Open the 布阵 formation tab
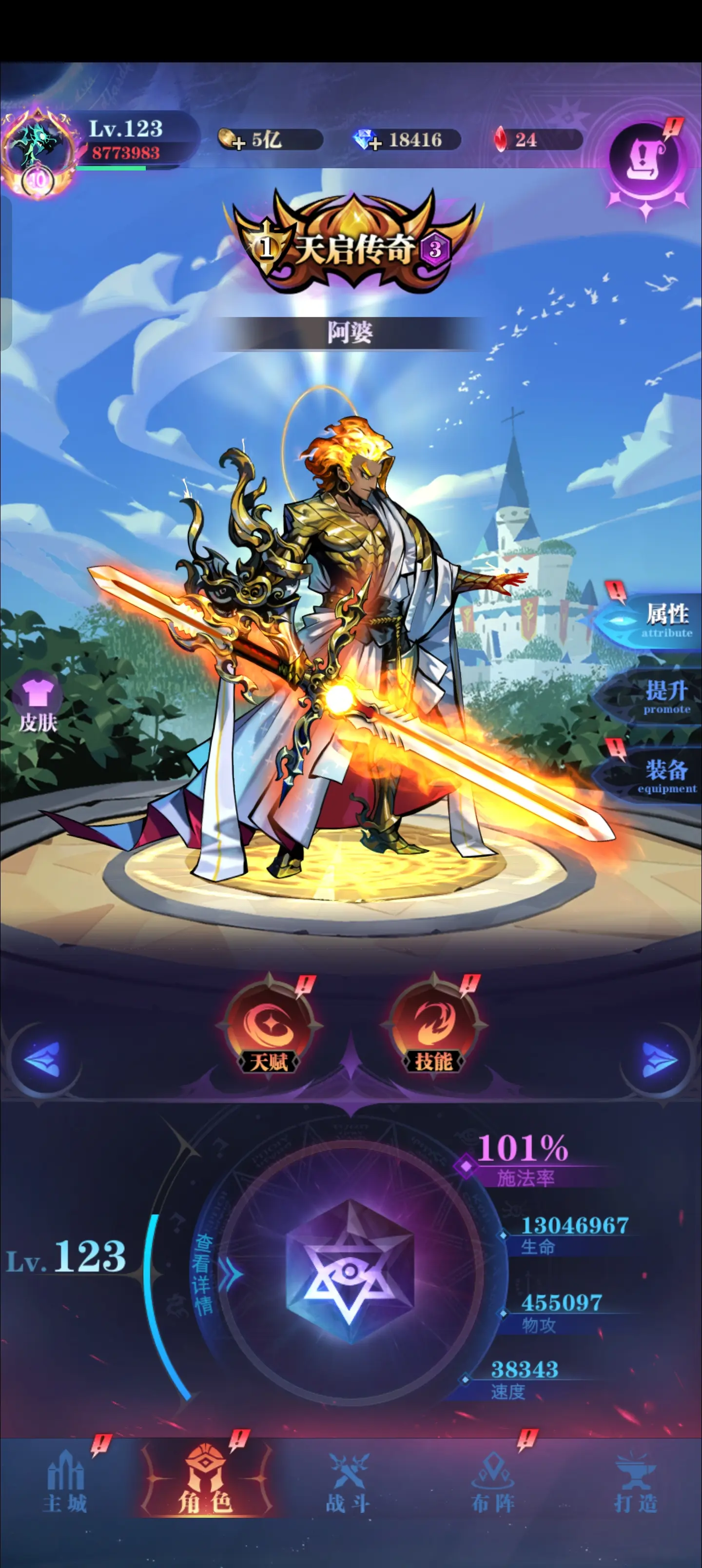The image size is (702, 1568). [493, 1485]
